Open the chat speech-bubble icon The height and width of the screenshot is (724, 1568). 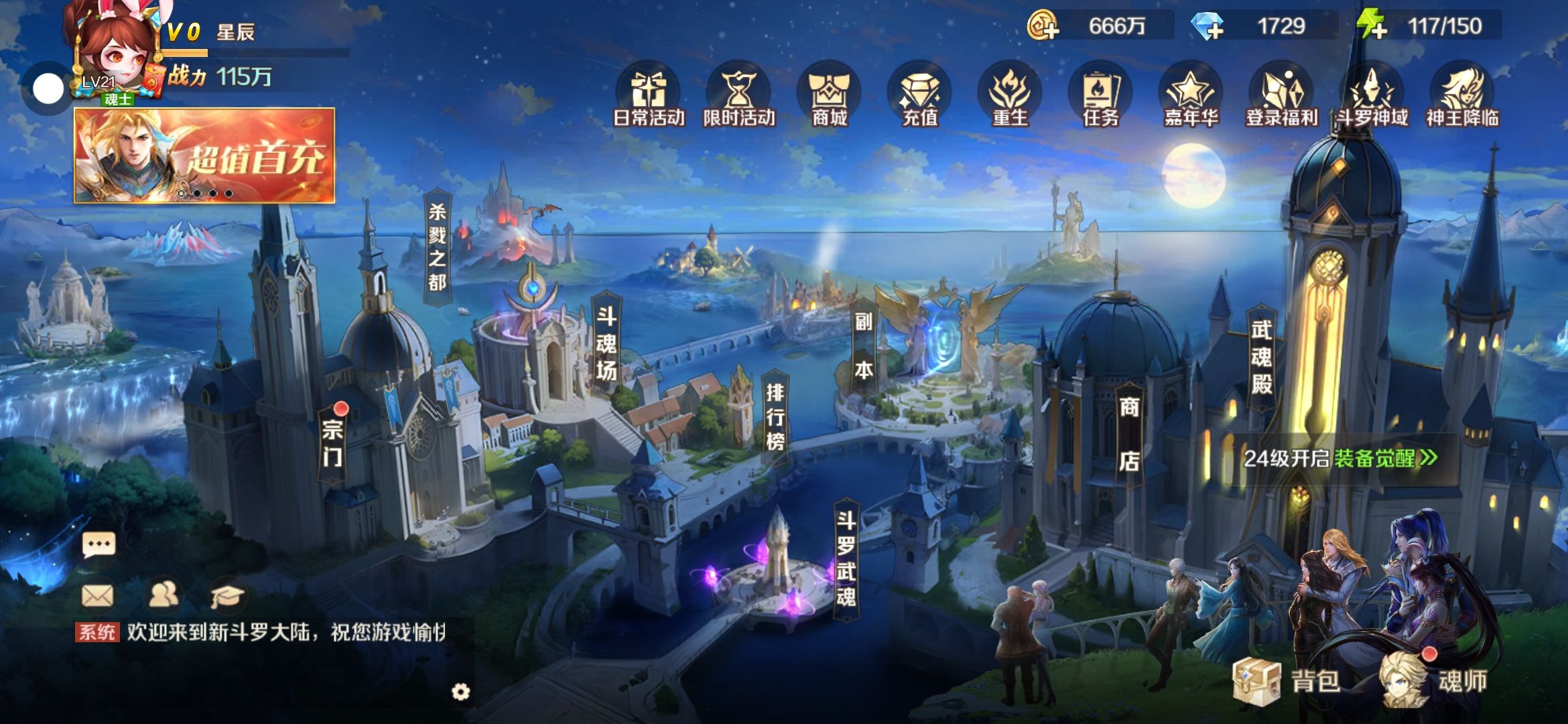[99, 544]
